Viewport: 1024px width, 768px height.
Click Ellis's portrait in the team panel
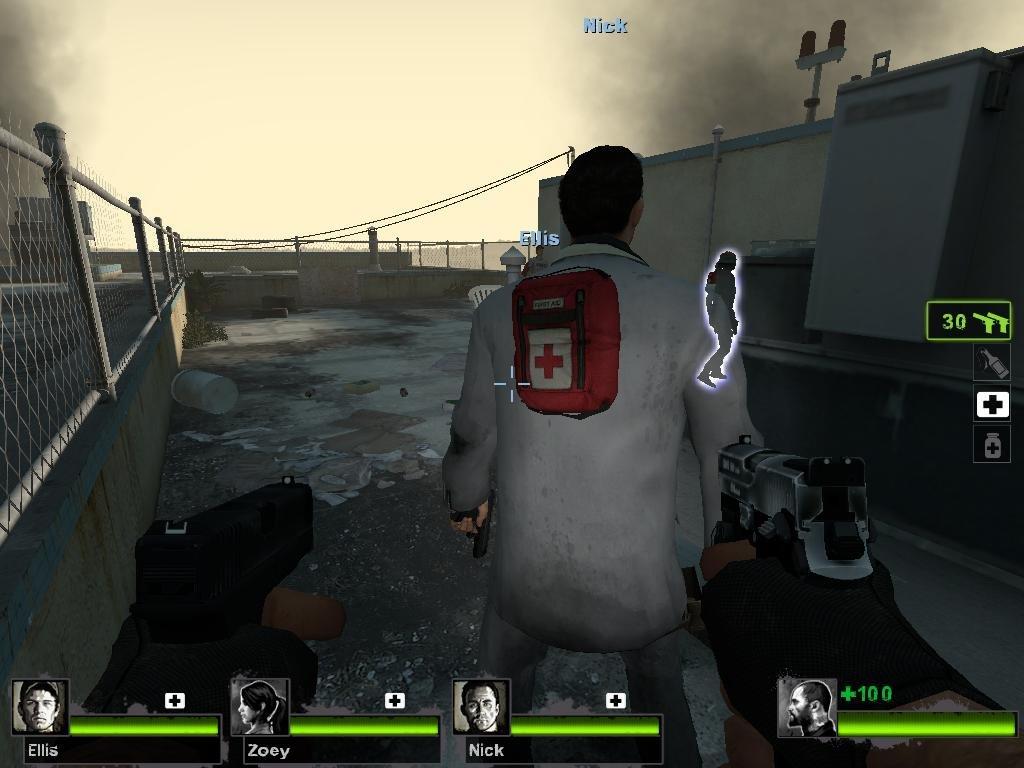[x=40, y=707]
